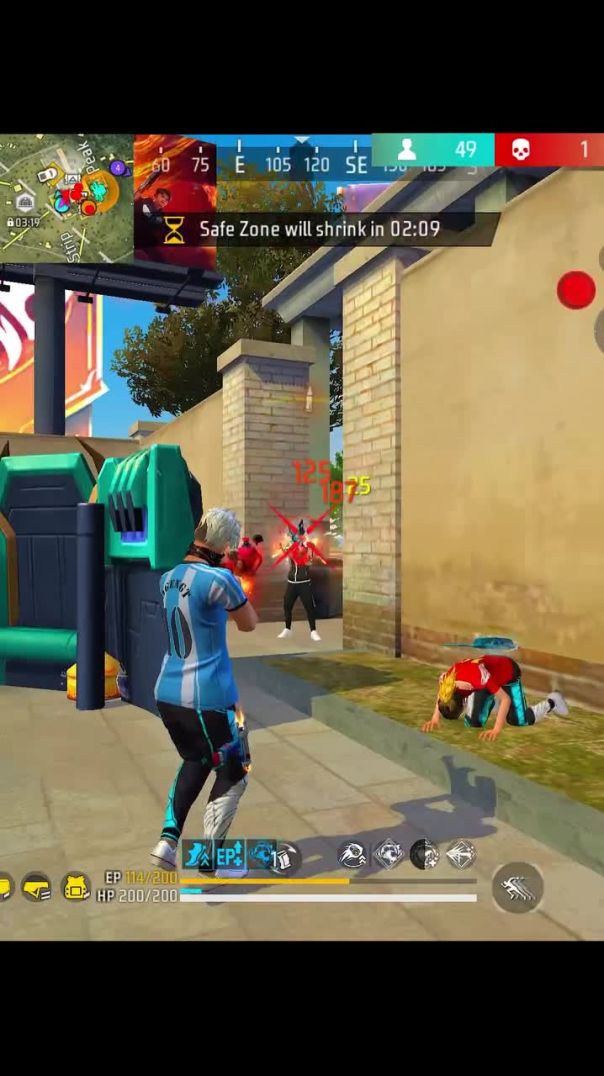Select the yellow vest armor icon
The height and width of the screenshot is (1076, 604).
pos(36,886)
